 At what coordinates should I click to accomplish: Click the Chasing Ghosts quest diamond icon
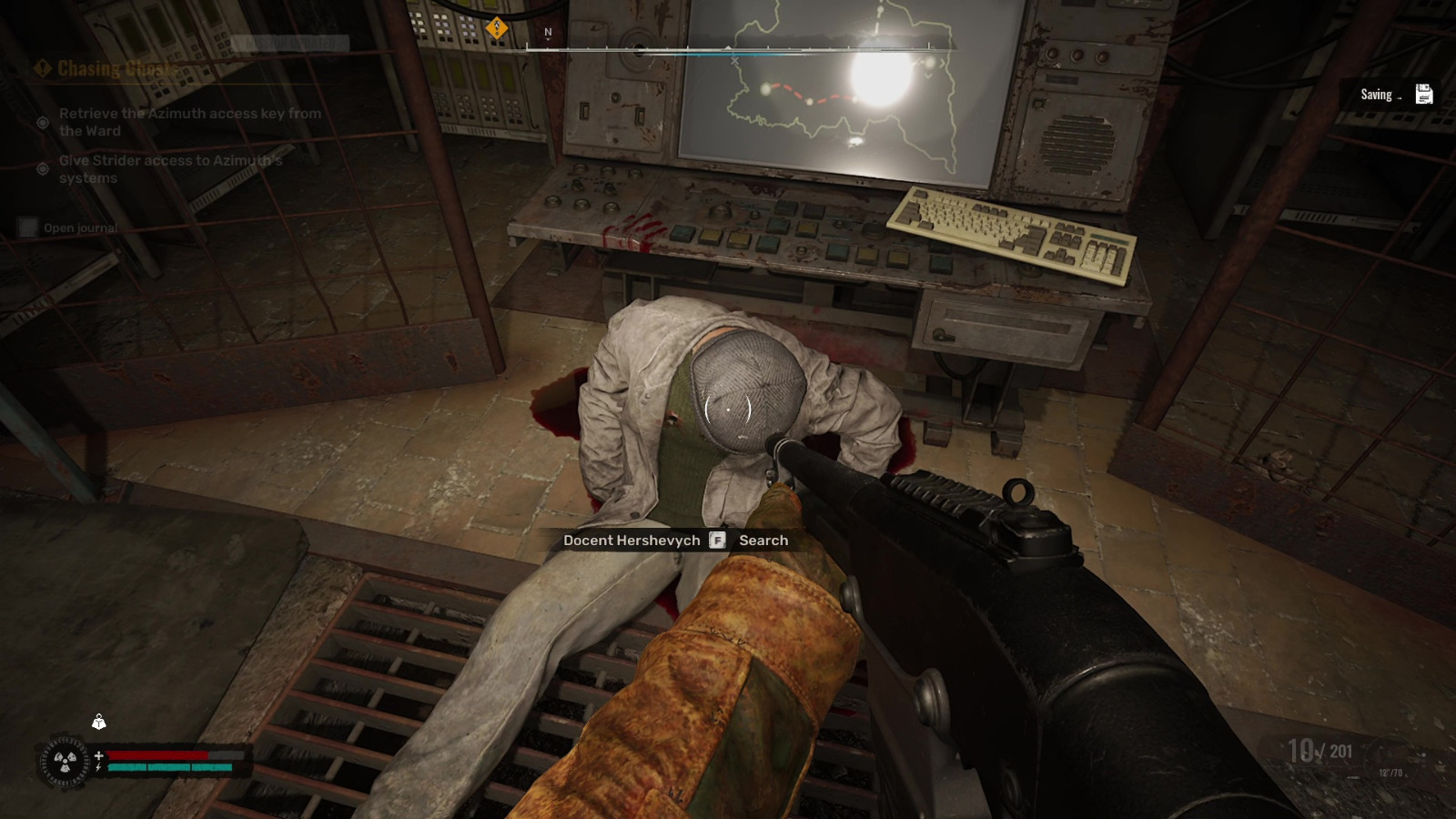pos(41,67)
